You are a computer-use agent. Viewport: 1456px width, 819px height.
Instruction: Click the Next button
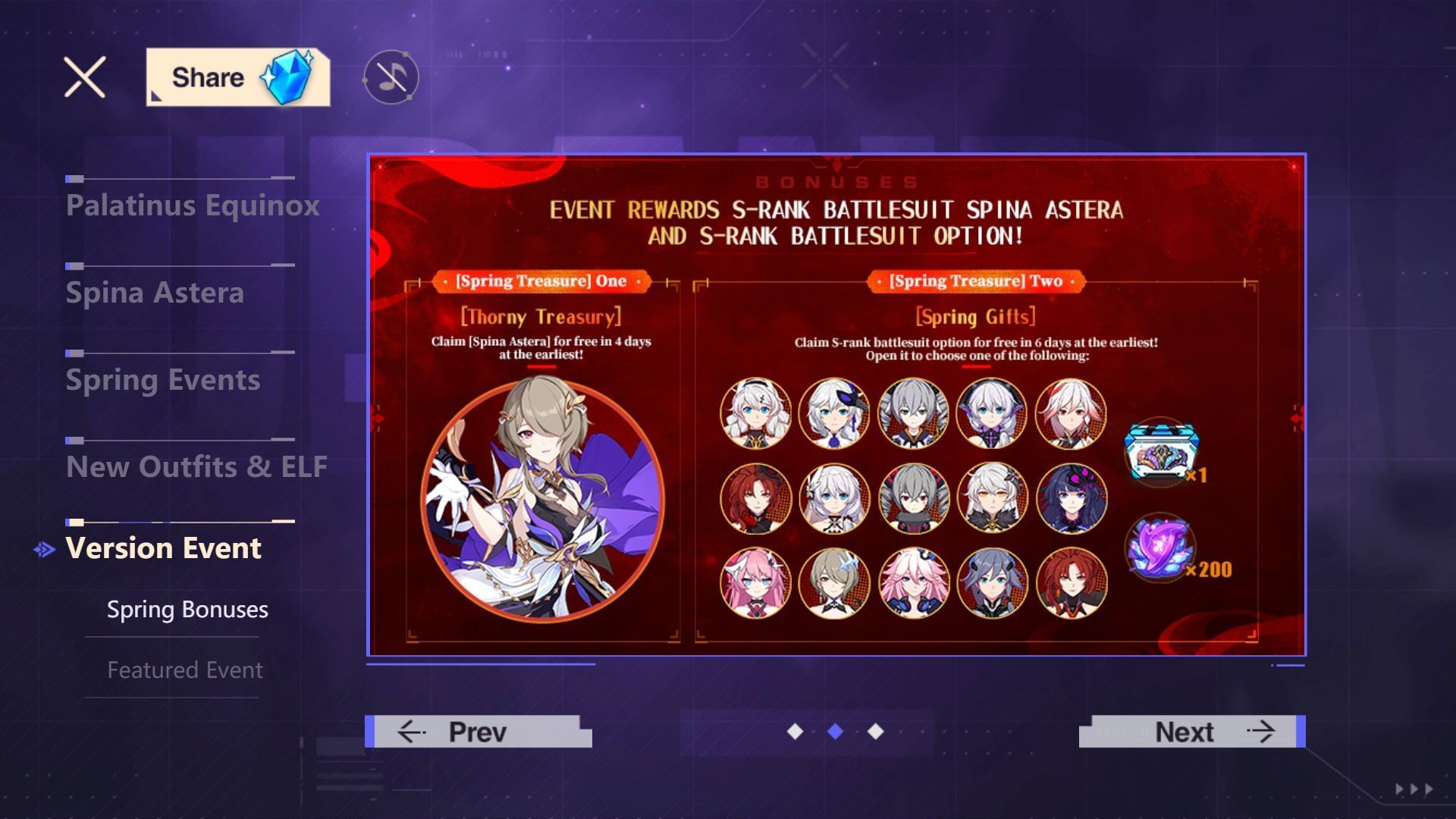click(1187, 731)
